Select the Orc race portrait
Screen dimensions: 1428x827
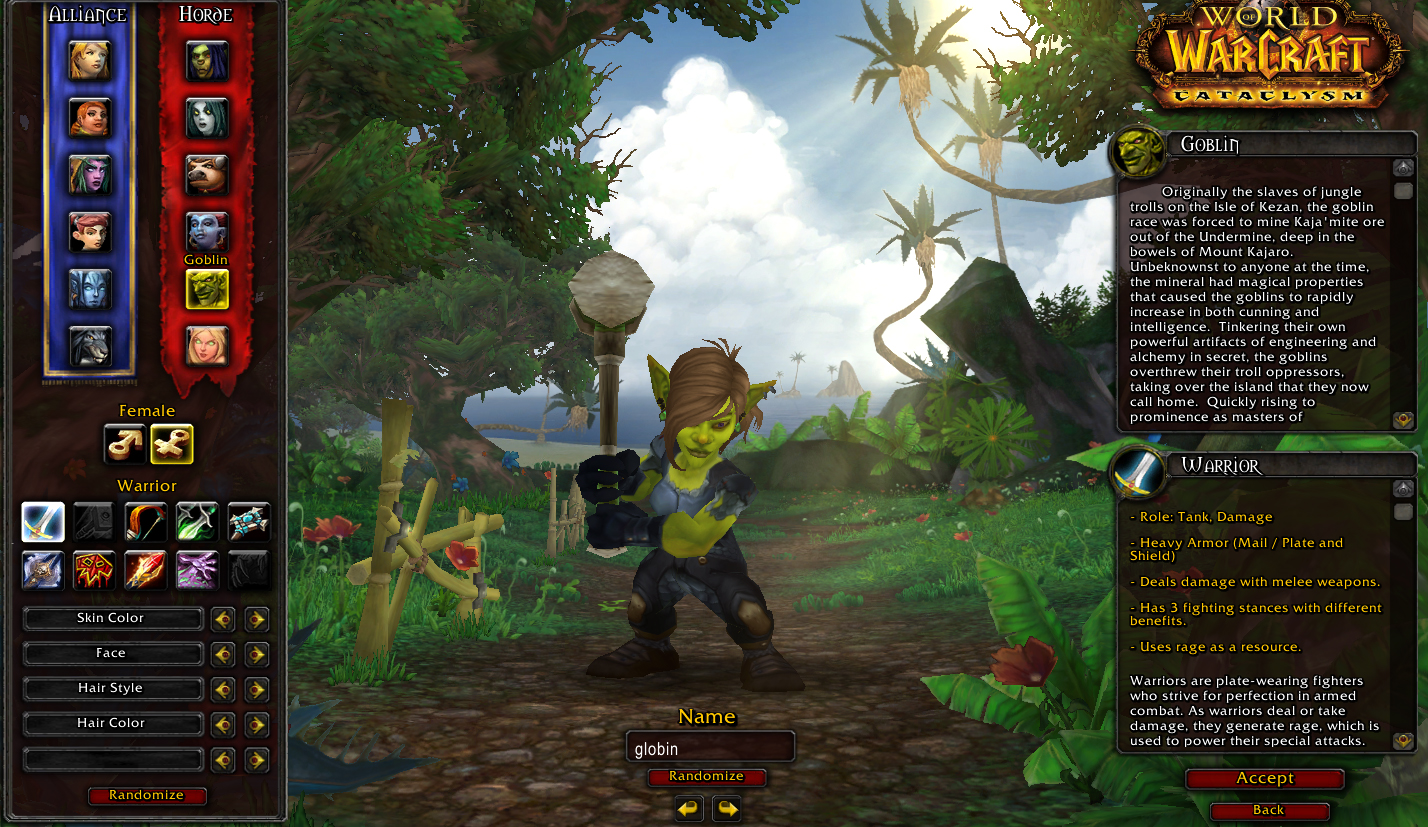(x=207, y=61)
